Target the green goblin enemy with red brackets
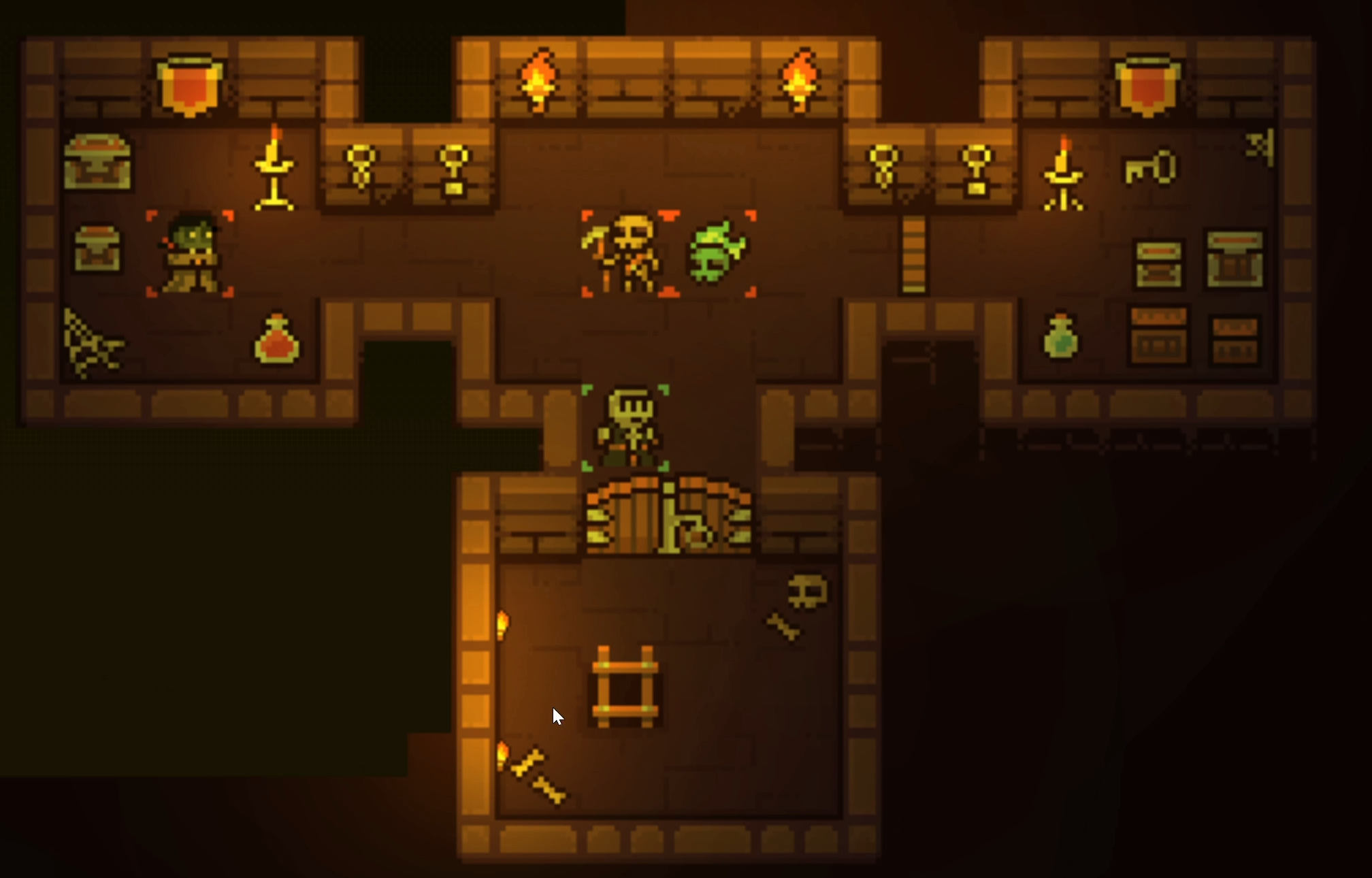Viewport: 1372px width, 878px height. pos(717,253)
